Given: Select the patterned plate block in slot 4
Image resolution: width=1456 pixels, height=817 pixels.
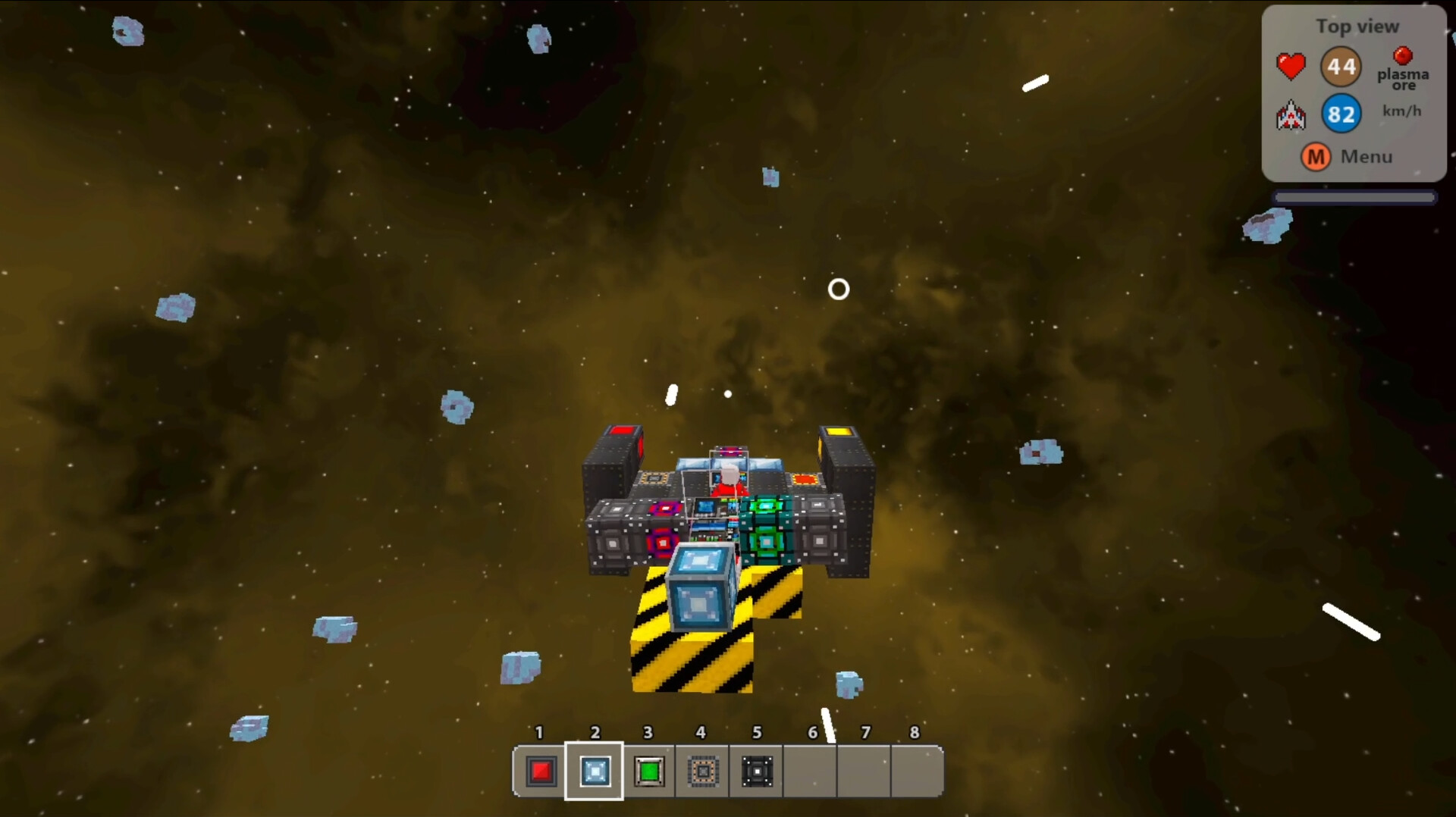Looking at the screenshot, I should (x=702, y=772).
